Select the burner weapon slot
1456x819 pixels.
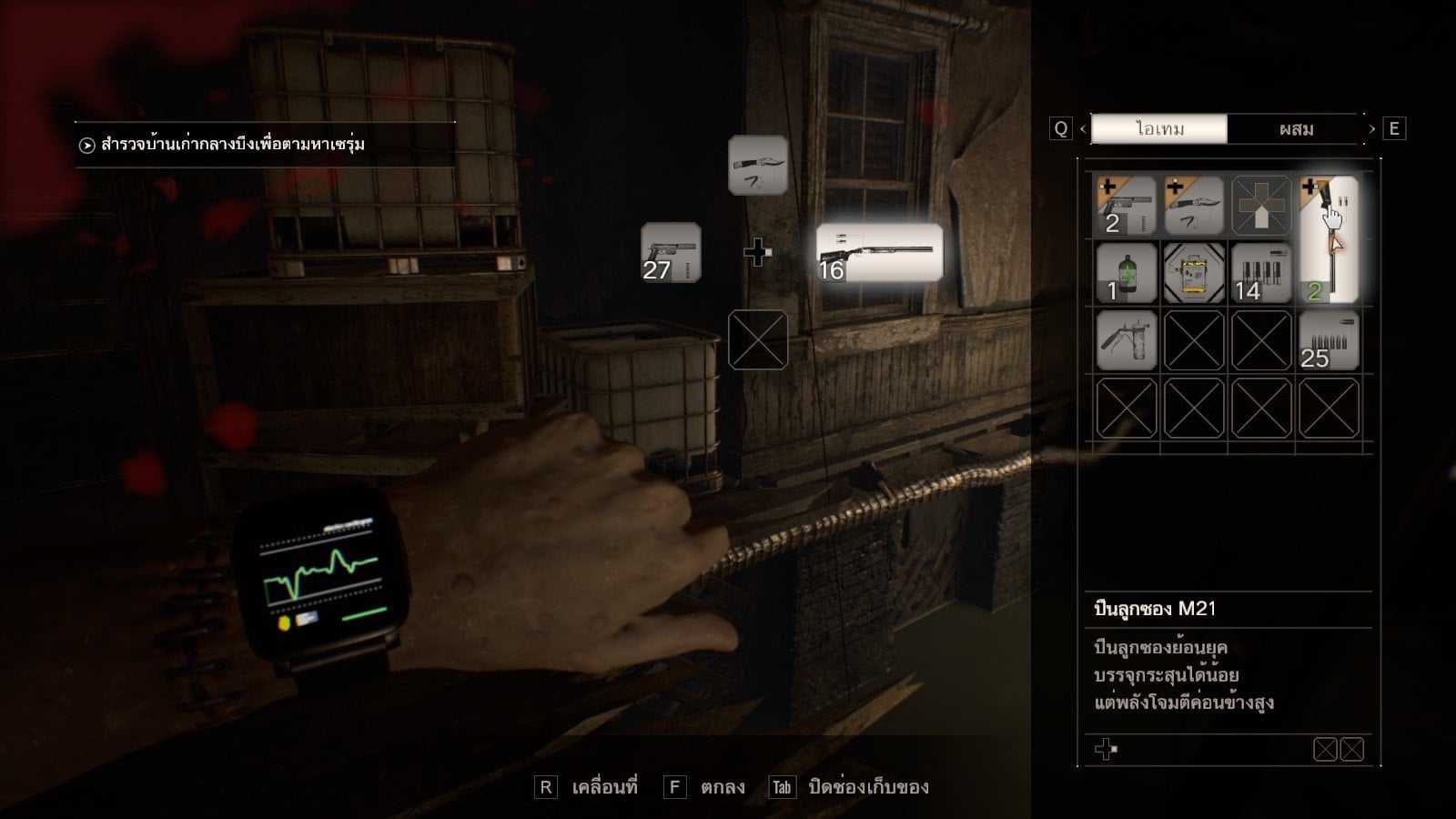(1127, 340)
